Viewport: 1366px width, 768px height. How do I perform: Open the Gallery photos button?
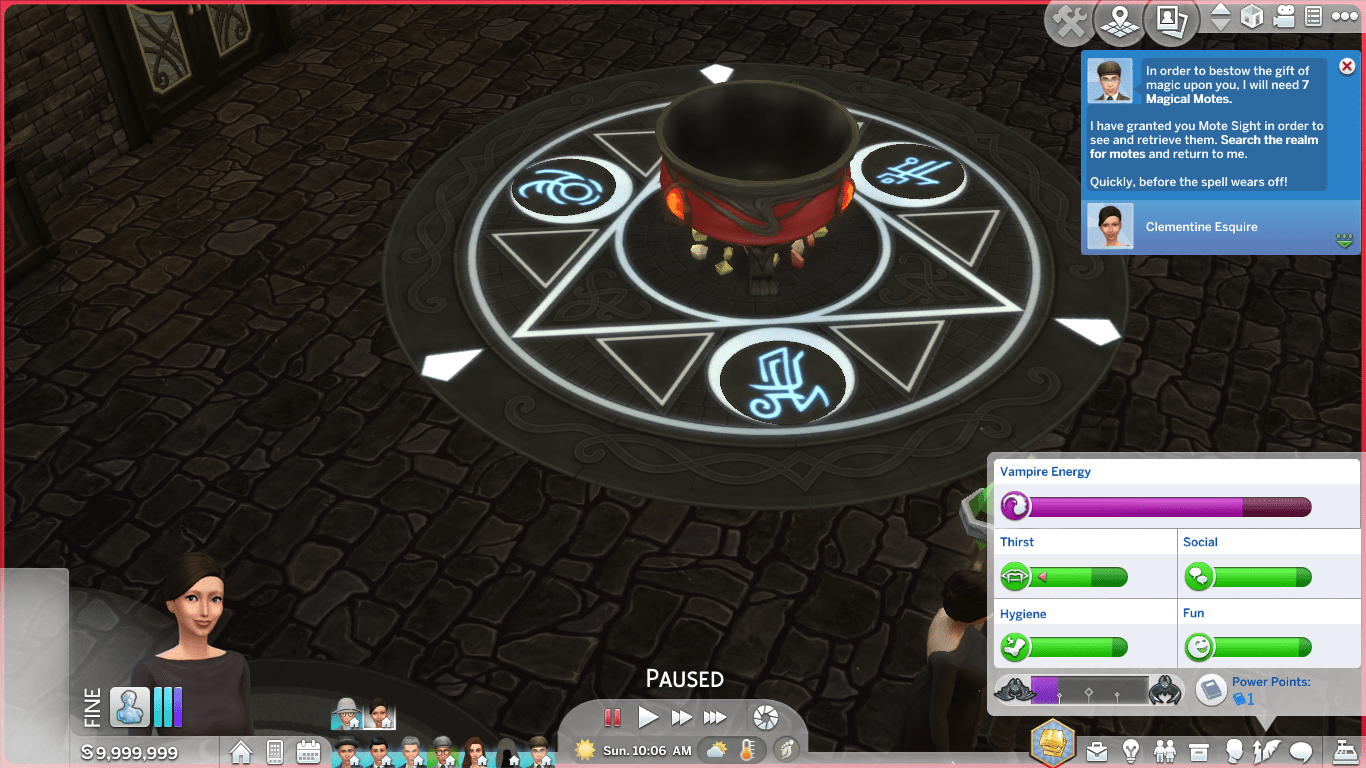(1171, 21)
